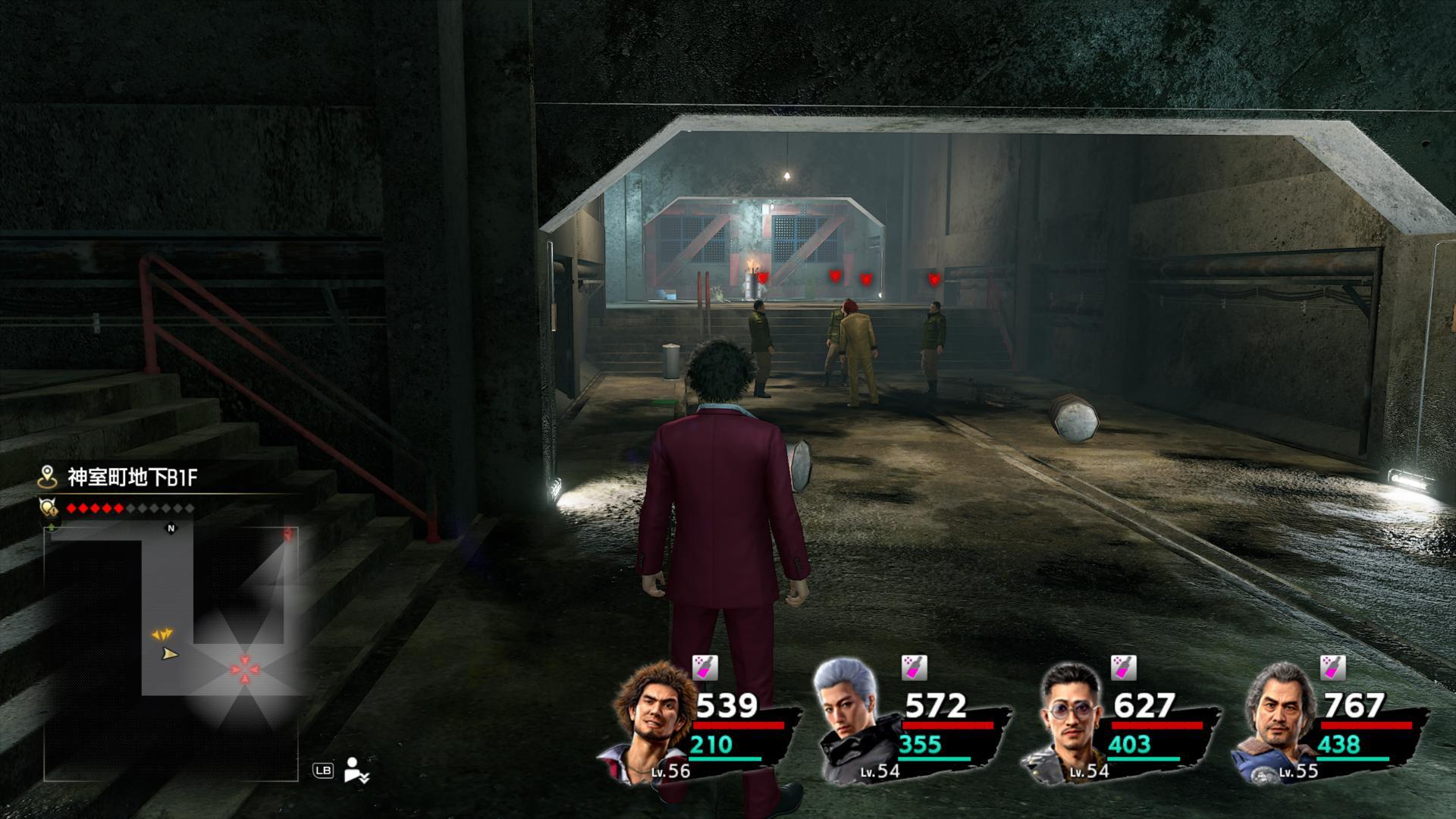Toggle the auto-walk running figure icon
1456x819 pixels.
click(355, 770)
